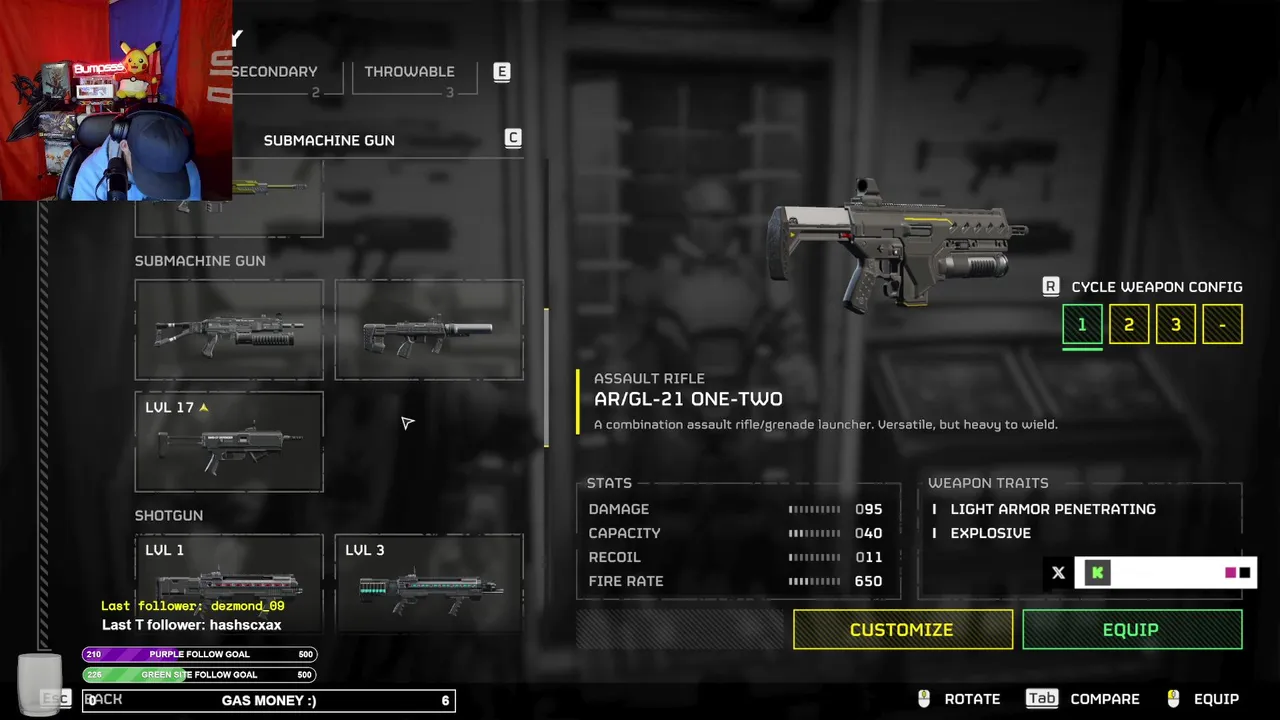This screenshot has width=1280, height=720.
Task: Choose the empty dash weapon config slot
Action: [1222, 325]
